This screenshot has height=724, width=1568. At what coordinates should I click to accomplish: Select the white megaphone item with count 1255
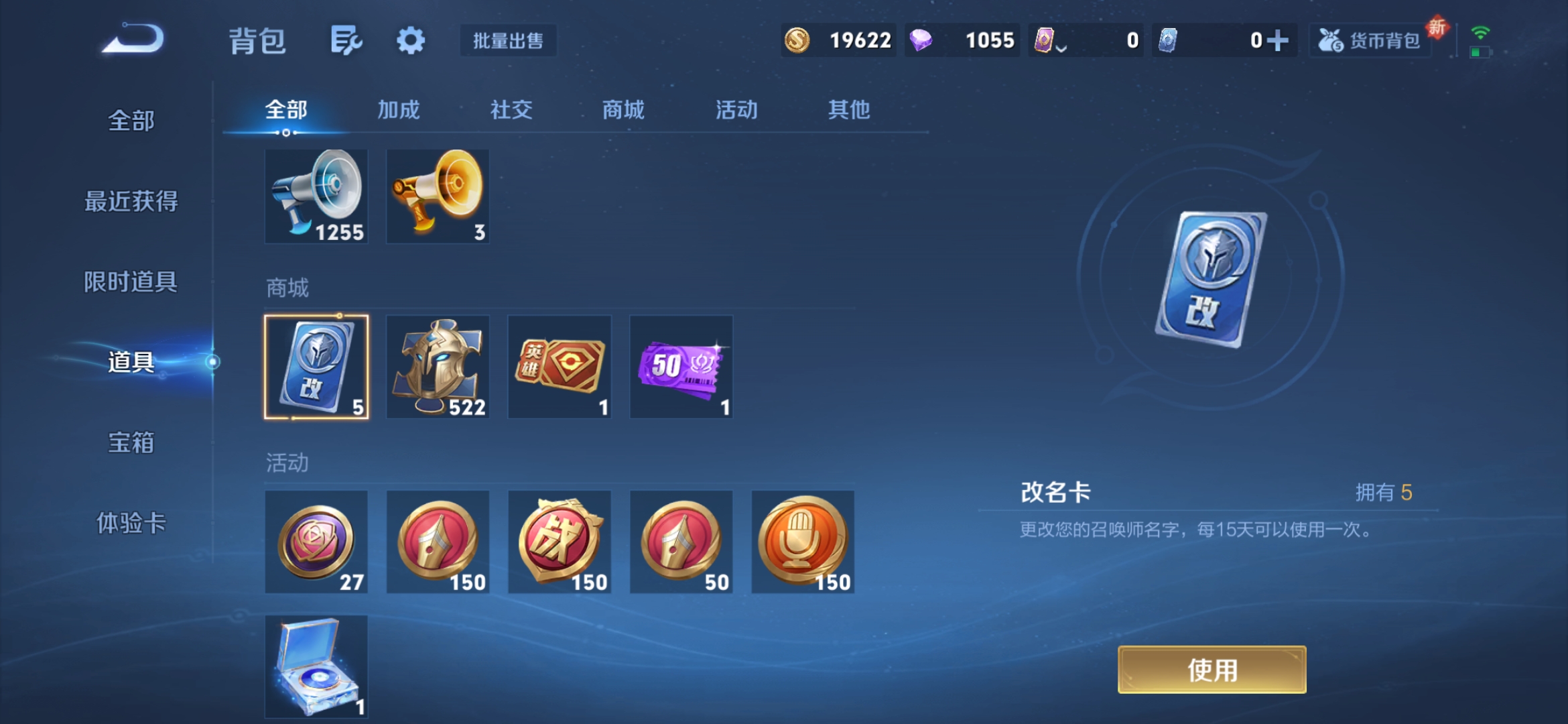click(316, 196)
